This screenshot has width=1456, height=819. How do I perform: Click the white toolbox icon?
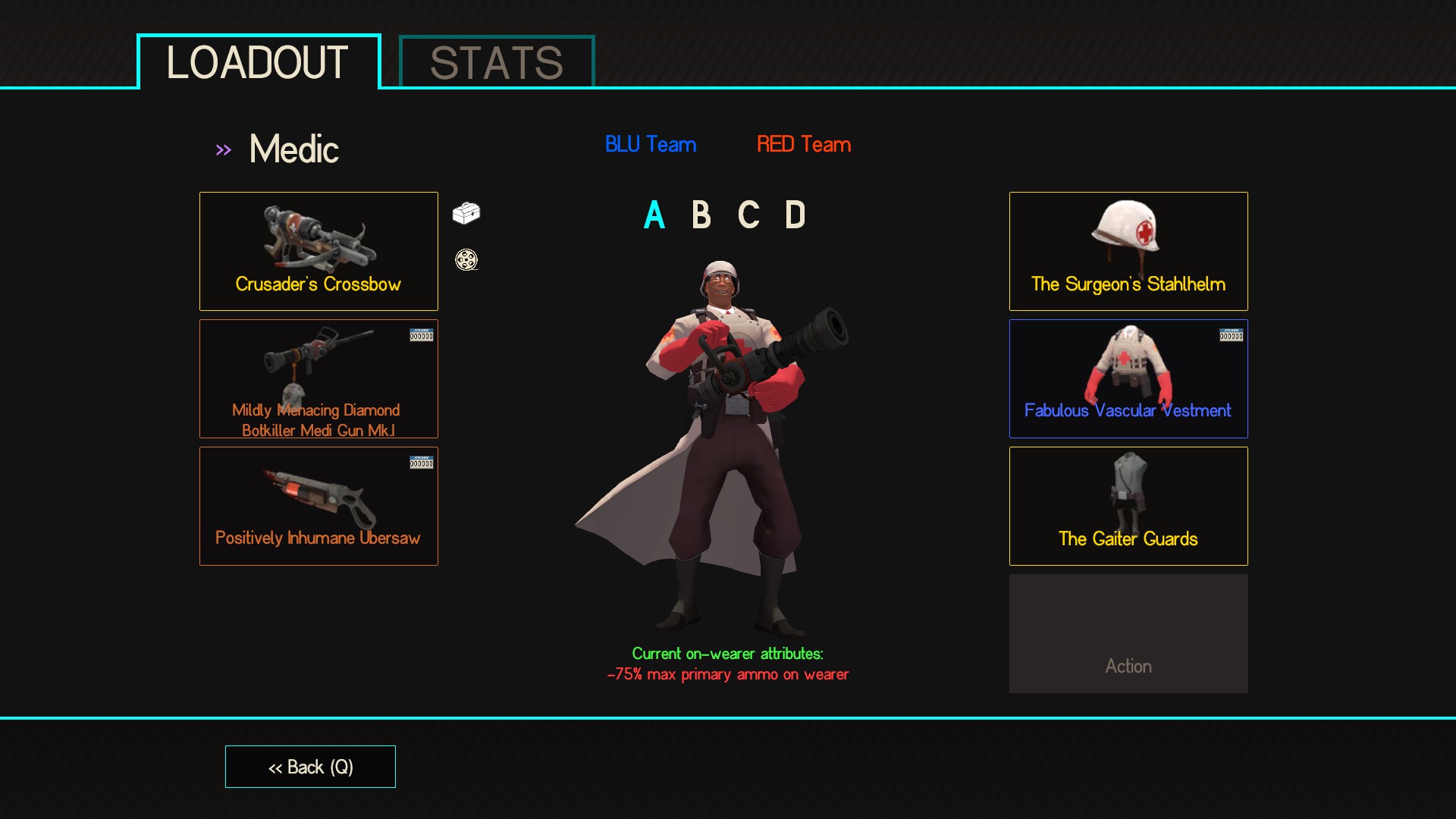tap(466, 213)
